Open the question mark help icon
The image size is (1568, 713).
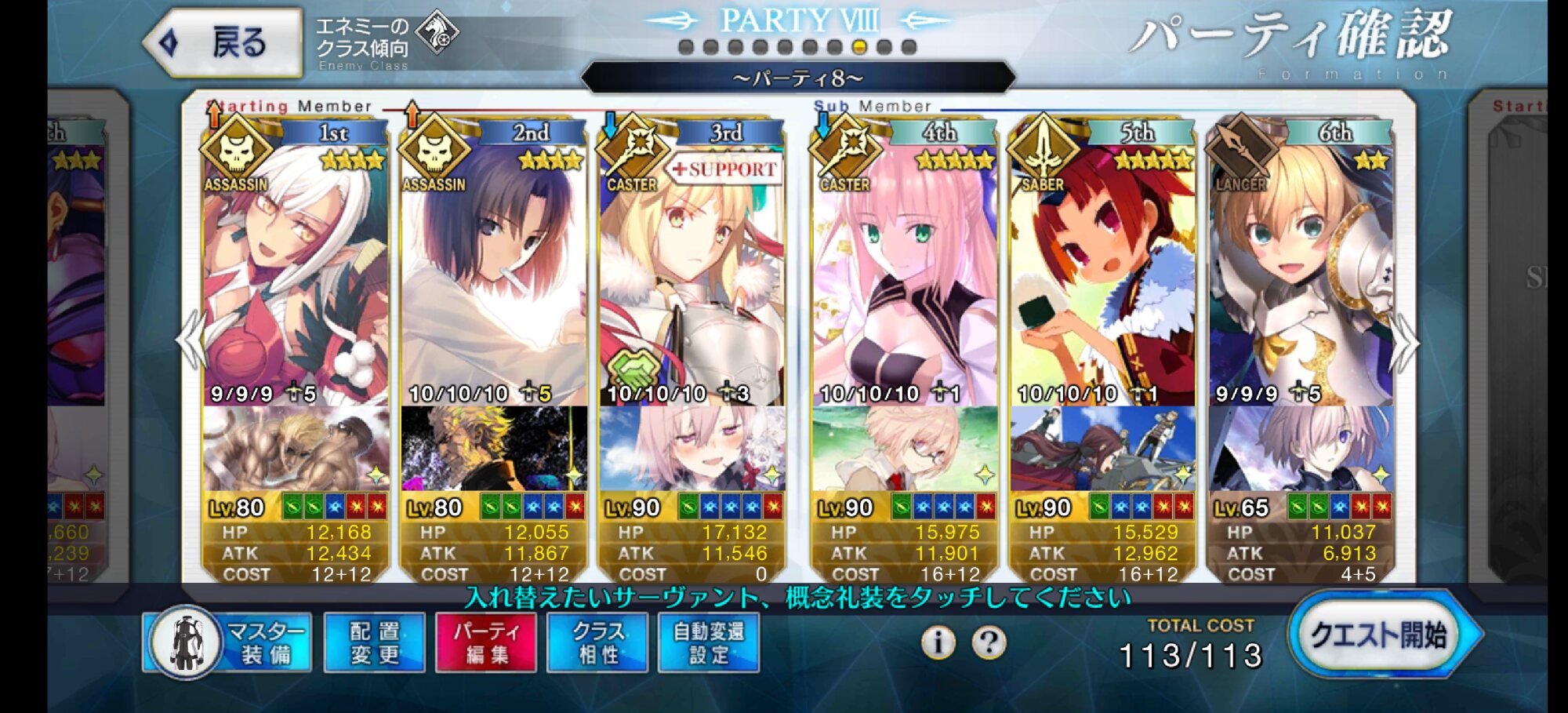[x=989, y=643]
